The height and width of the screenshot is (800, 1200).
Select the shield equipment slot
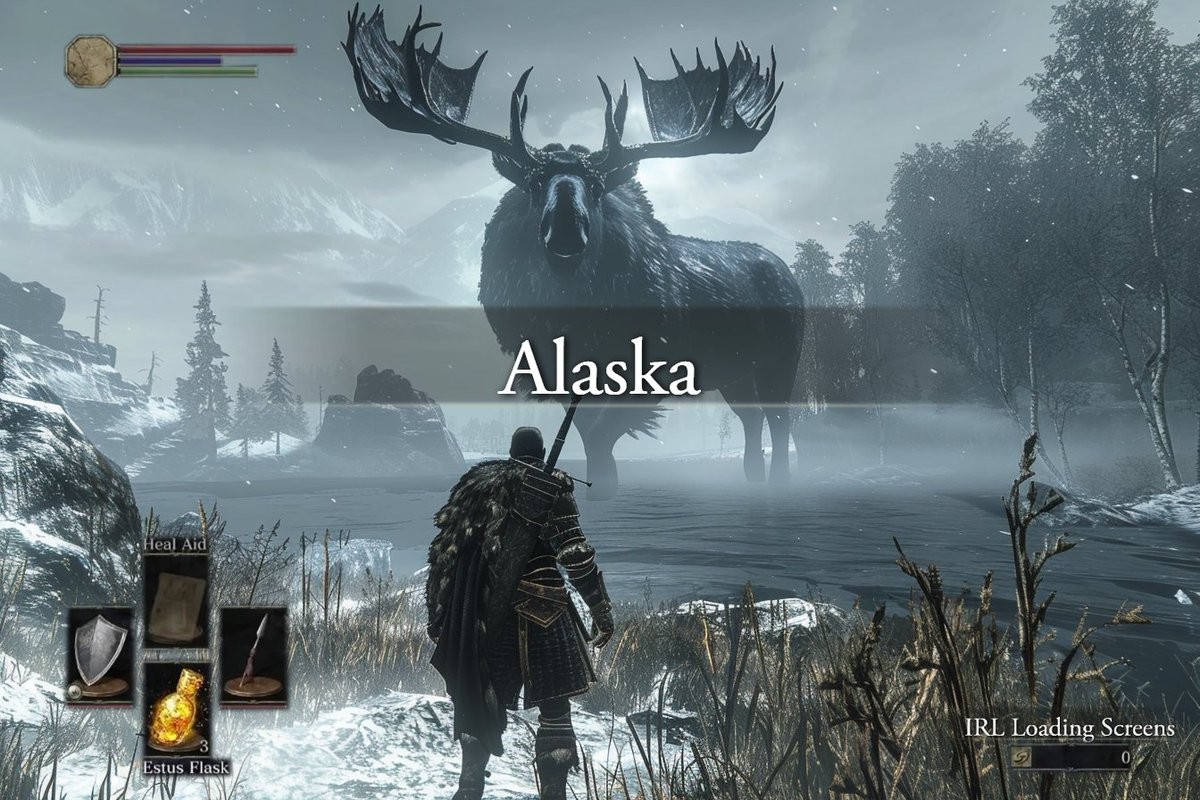coord(100,655)
